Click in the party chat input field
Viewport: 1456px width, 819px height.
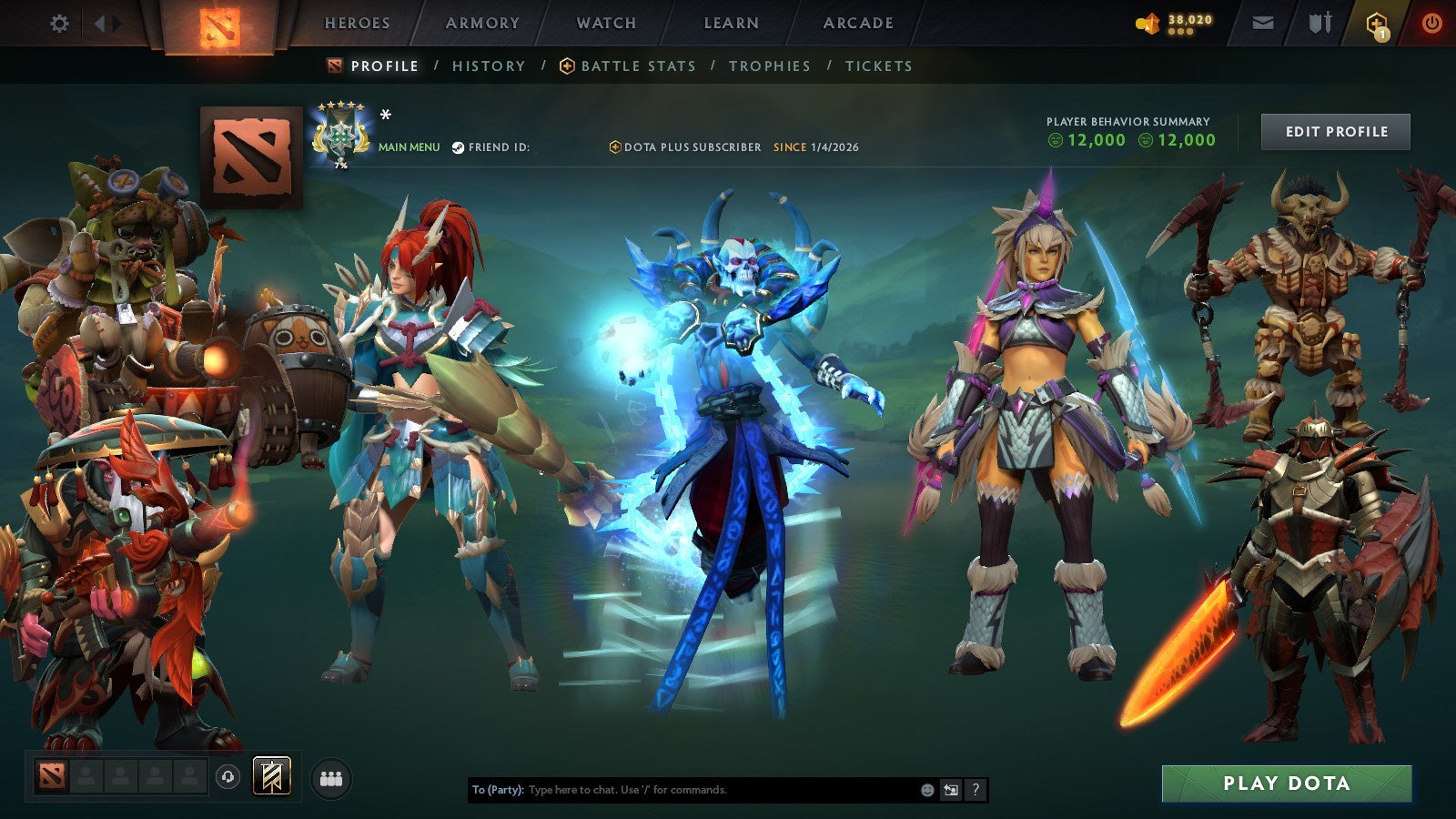pos(682,791)
